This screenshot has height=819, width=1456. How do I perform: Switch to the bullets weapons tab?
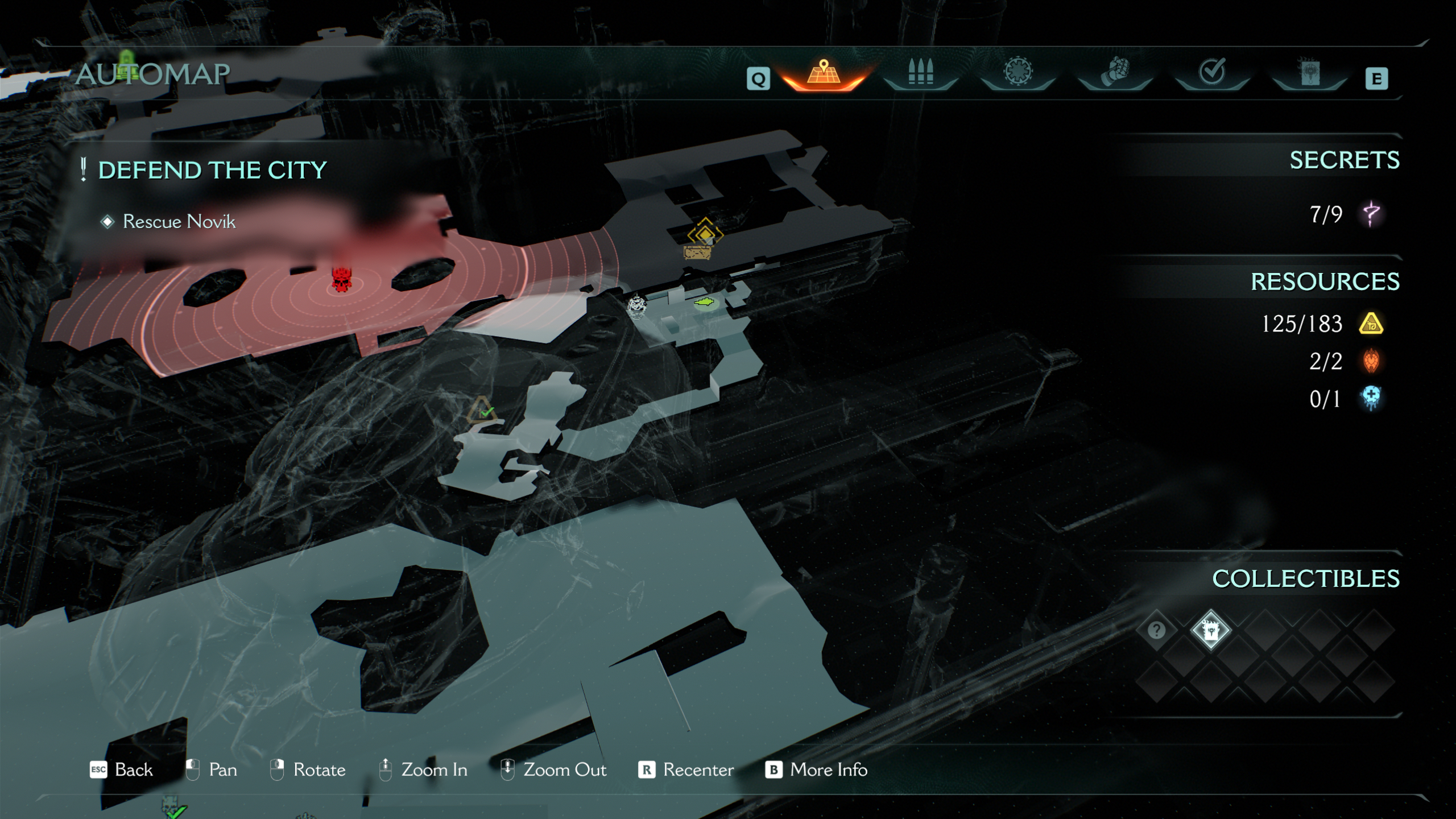click(x=920, y=74)
